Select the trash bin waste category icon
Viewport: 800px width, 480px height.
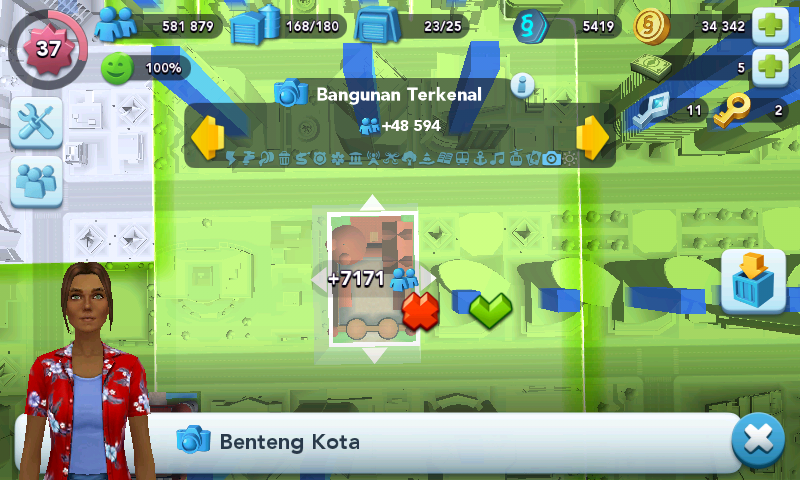tap(284, 158)
